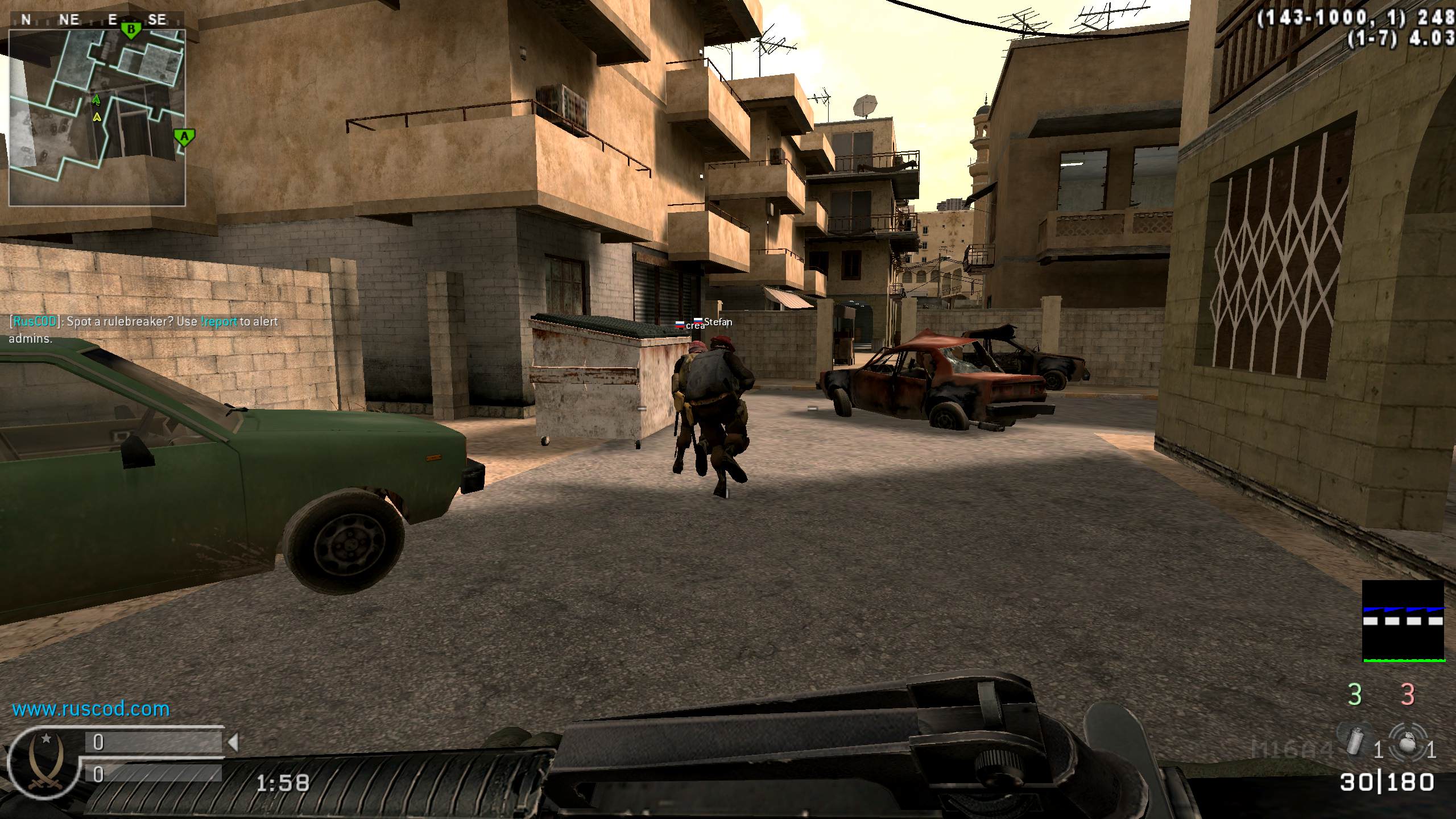Viewport: 1456px width, 819px height.
Task: Click the minimap in the corner
Action: coord(97,117)
